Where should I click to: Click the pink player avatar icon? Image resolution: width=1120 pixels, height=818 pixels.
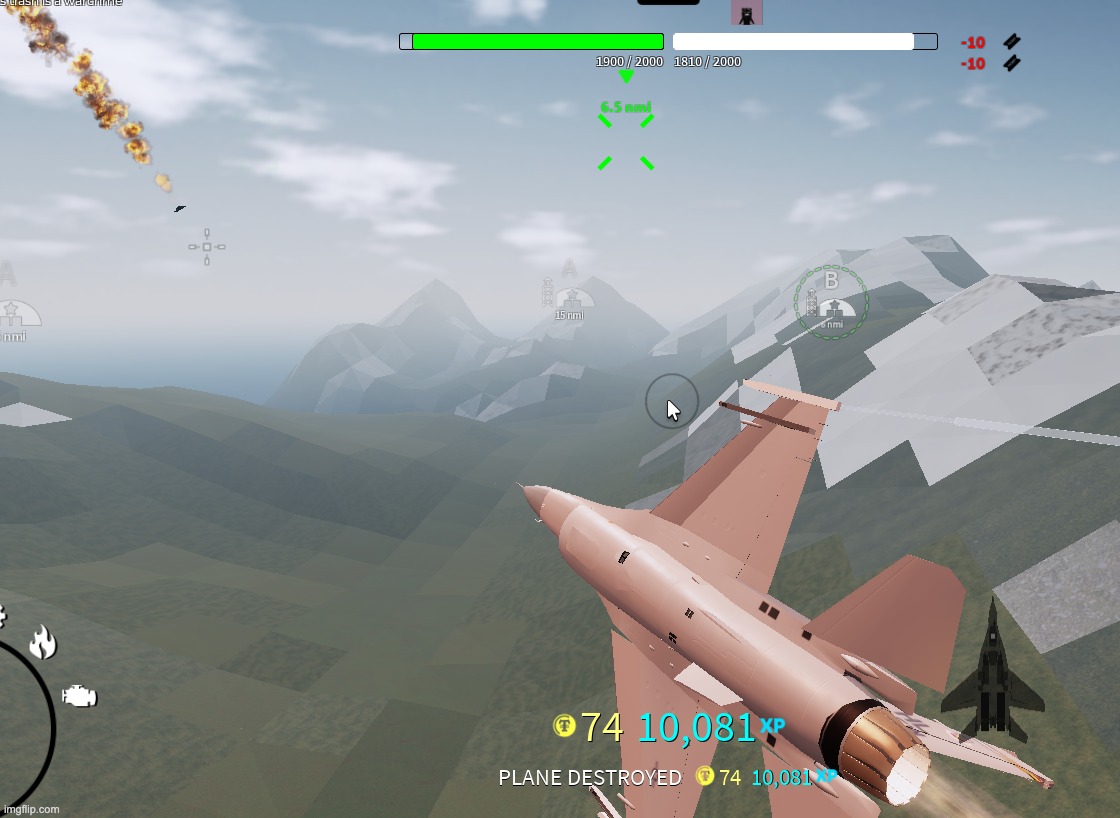coord(746,12)
